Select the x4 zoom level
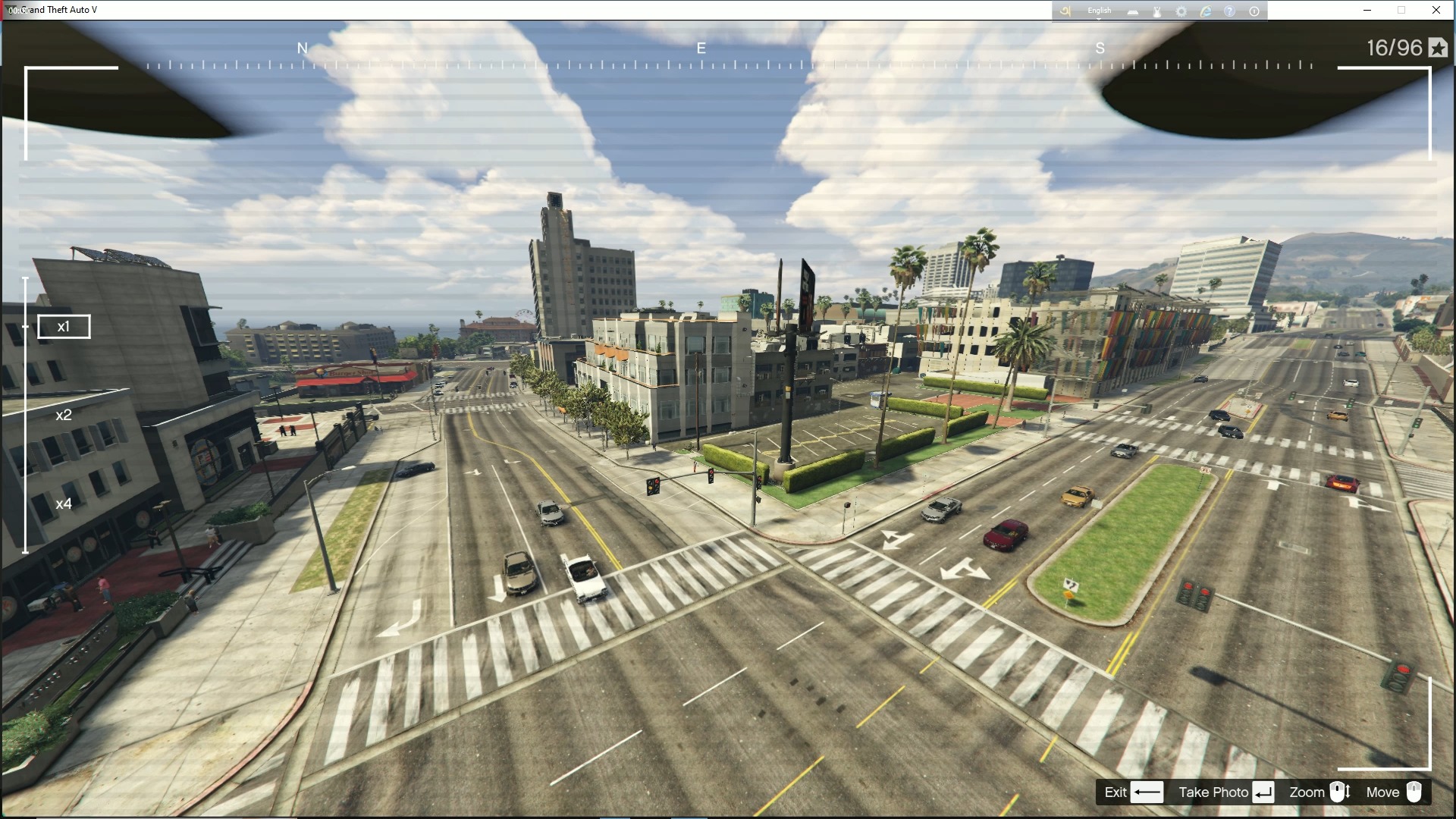 pos(64,503)
